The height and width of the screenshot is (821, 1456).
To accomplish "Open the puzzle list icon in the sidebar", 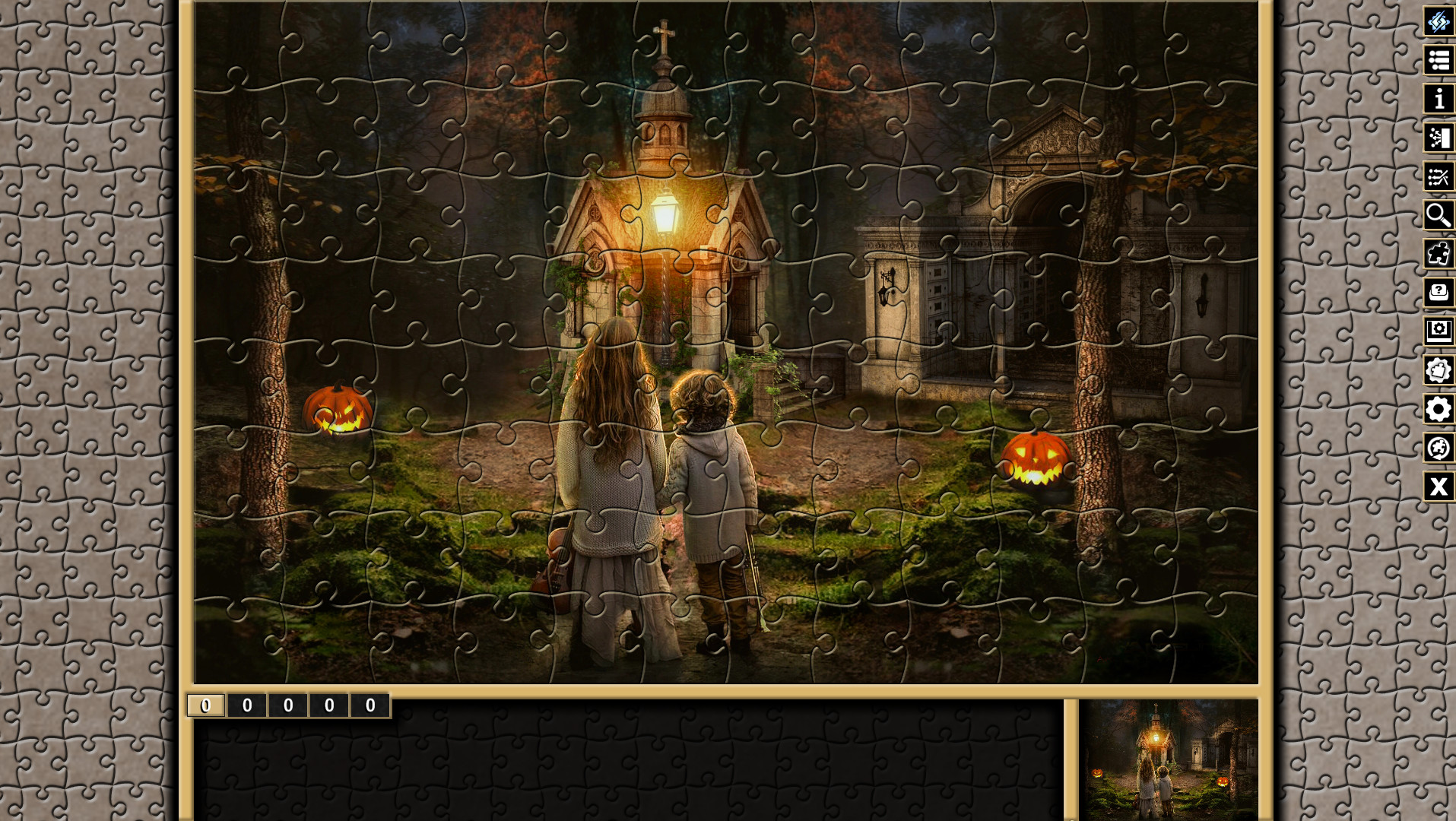I will [x=1437, y=61].
